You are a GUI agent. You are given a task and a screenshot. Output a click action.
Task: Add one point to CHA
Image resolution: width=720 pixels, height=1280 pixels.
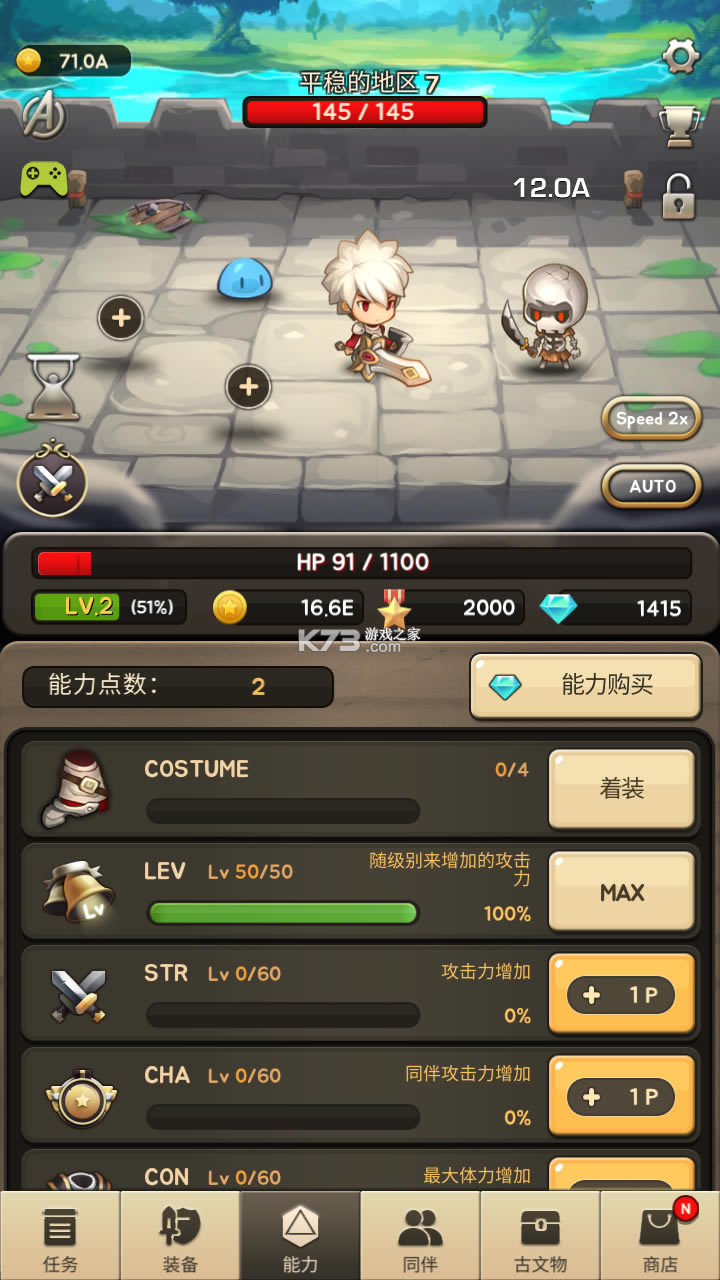tap(621, 1097)
